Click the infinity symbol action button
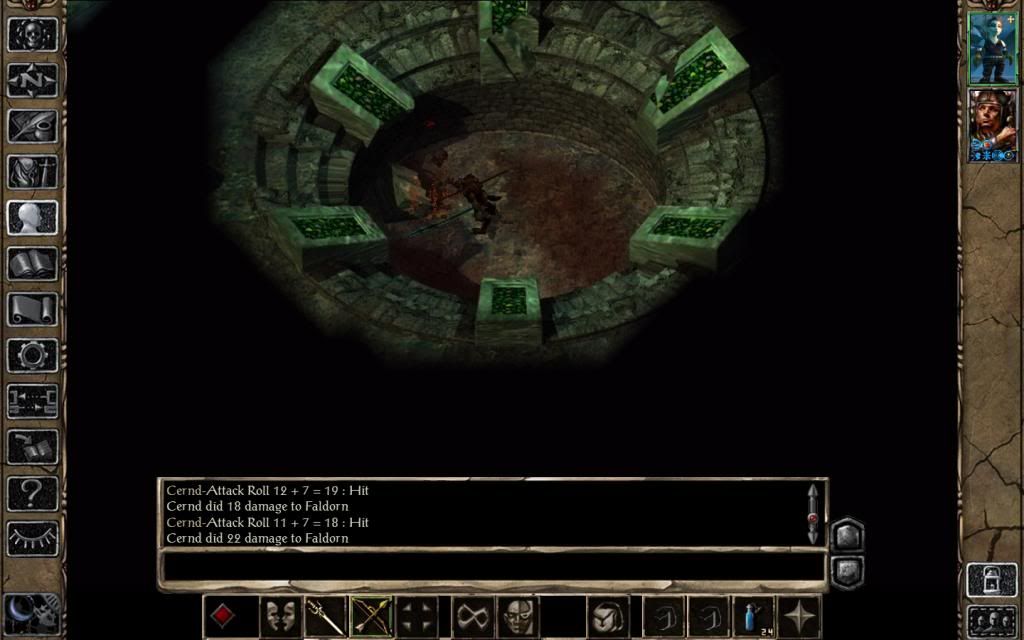Viewport: 1024px width, 640px height. coord(473,616)
